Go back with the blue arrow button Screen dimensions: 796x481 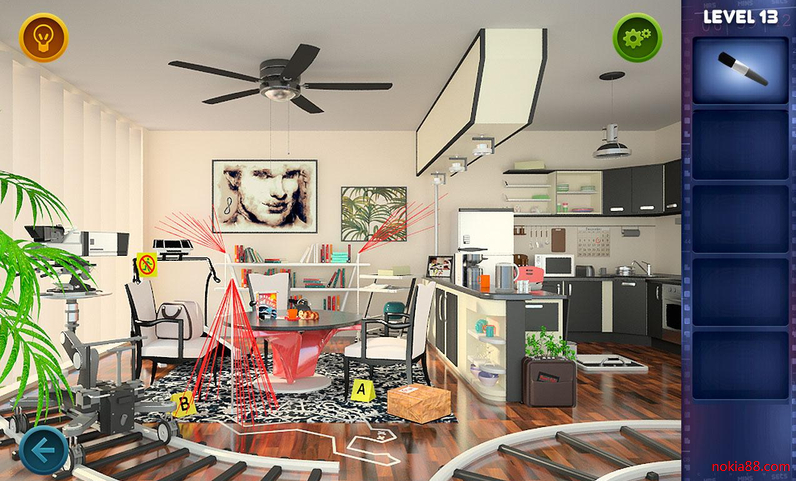click(x=43, y=451)
